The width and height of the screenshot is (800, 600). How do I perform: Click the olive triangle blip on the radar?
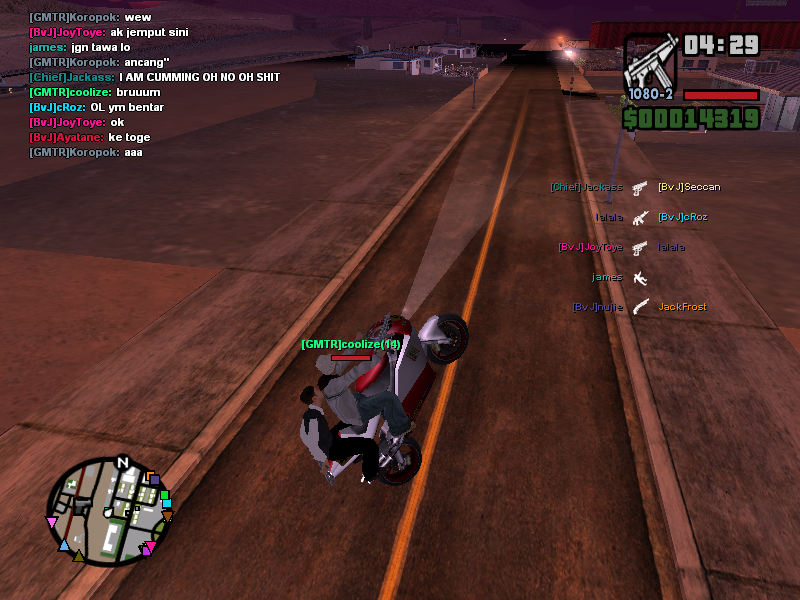(x=79, y=555)
